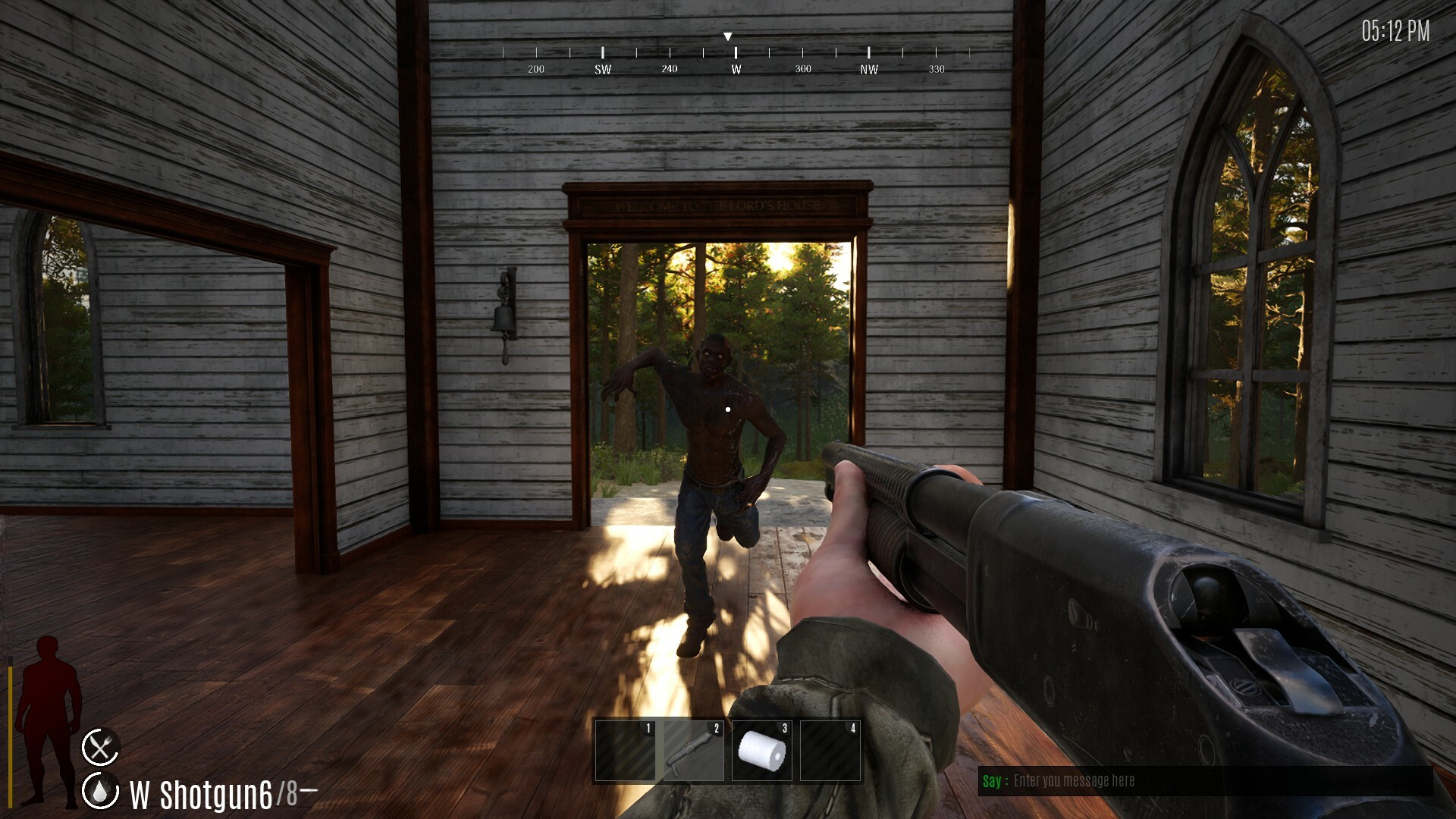Select the 300 heading on the compass
Image resolution: width=1456 pixels, height=819 pixels.
click(x=802, y=68)
